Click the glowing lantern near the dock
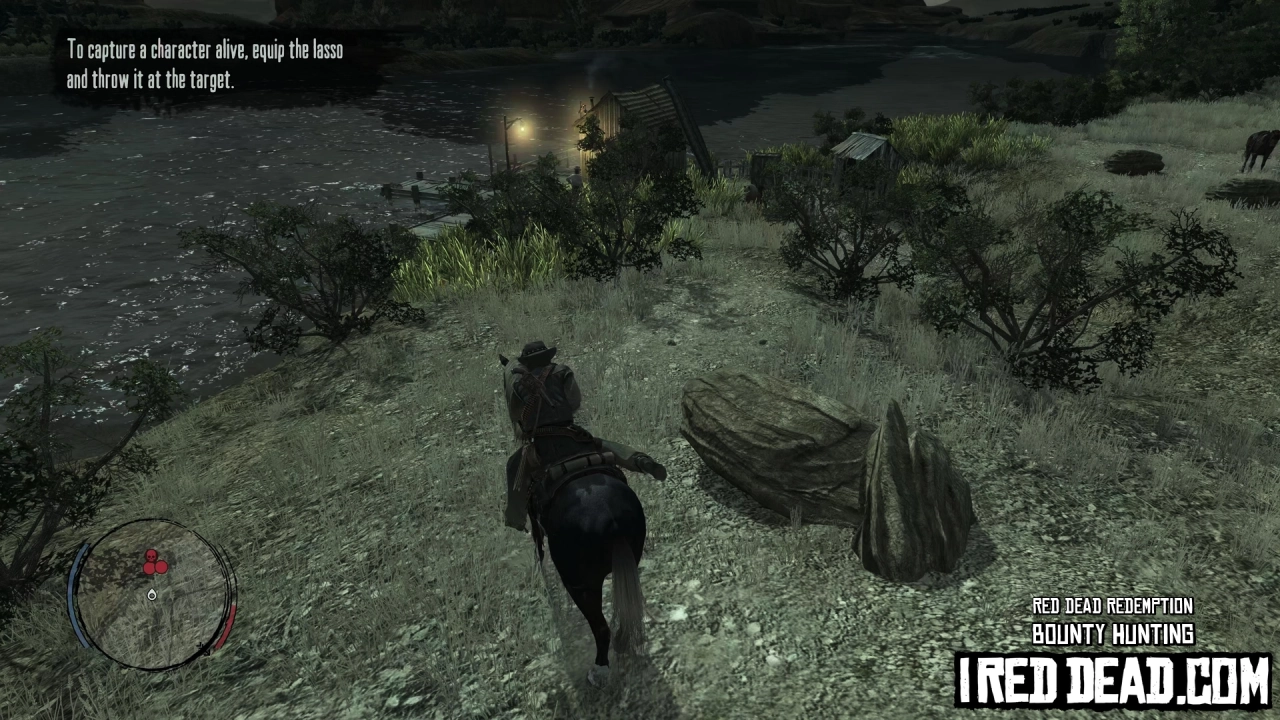Screen dimensions: 1280x720 point(521,129)
